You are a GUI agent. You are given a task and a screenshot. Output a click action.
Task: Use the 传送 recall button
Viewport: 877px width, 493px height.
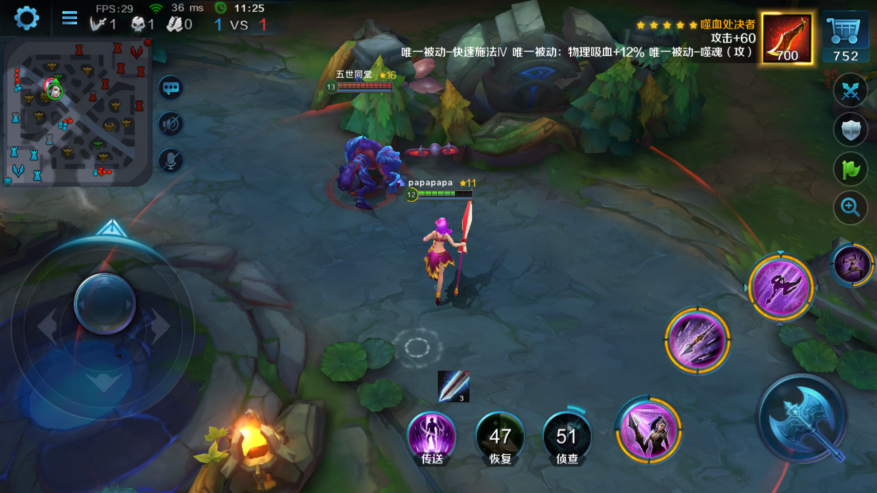(432, 436)
